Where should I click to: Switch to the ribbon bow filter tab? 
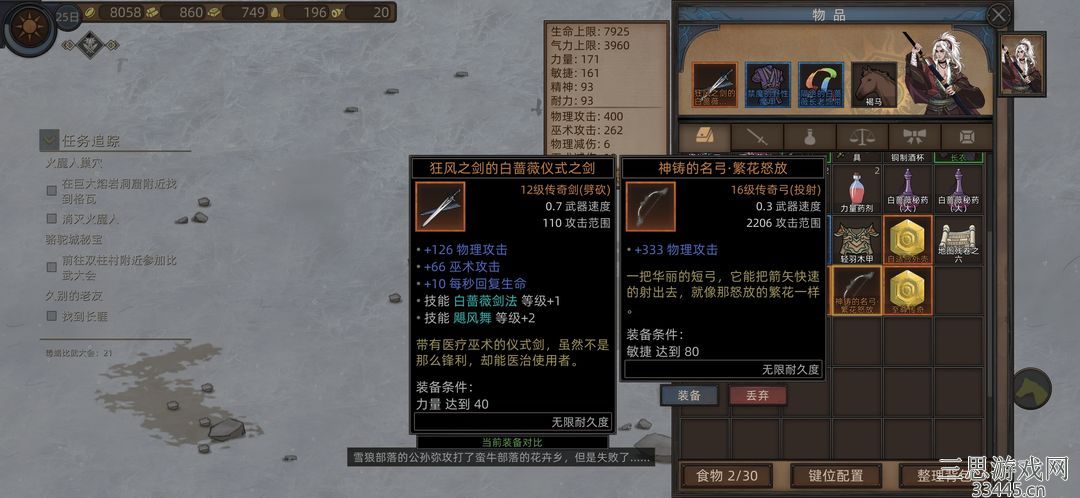coord(914,136)
